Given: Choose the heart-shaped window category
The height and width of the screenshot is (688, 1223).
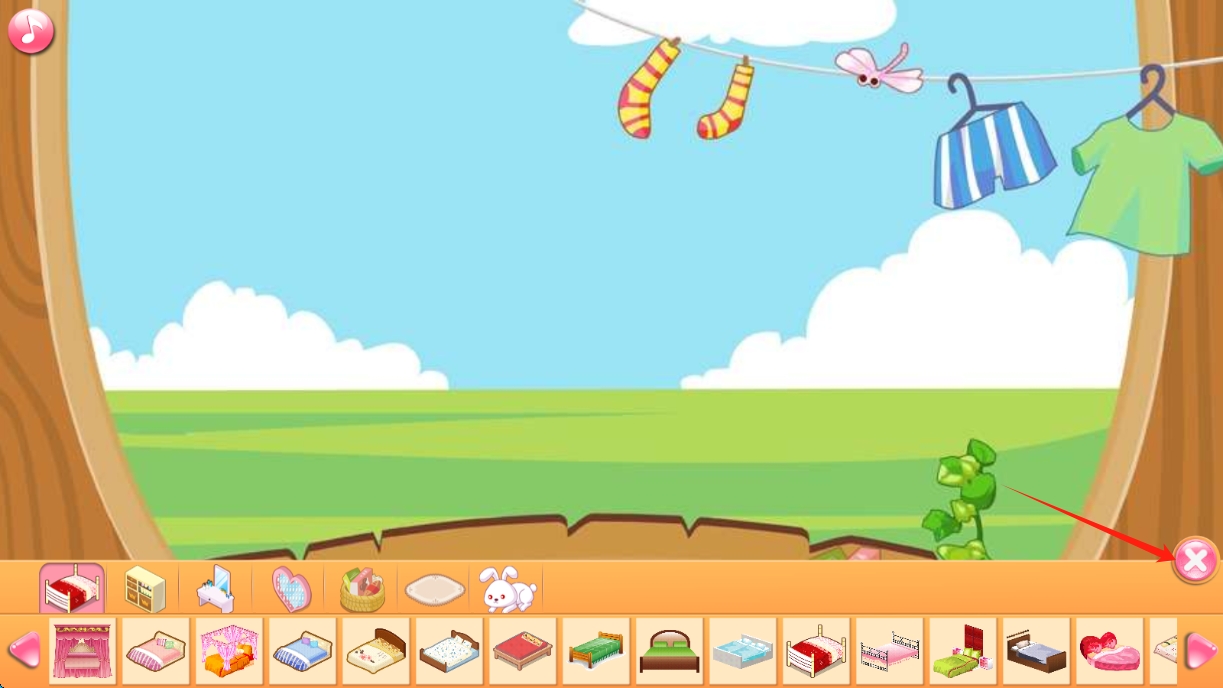Looking at the screenshot, I should (x=291, y=589).
